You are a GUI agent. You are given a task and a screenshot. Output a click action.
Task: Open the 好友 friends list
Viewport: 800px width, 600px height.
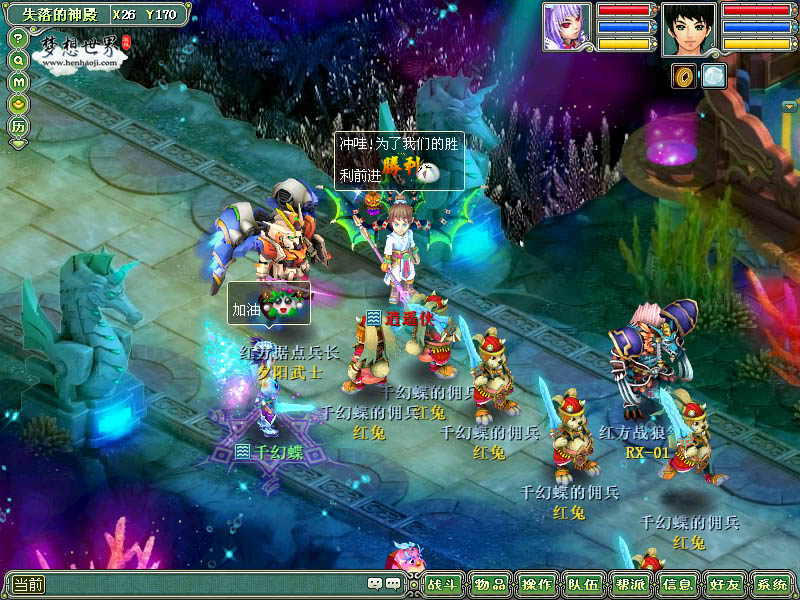724,585
